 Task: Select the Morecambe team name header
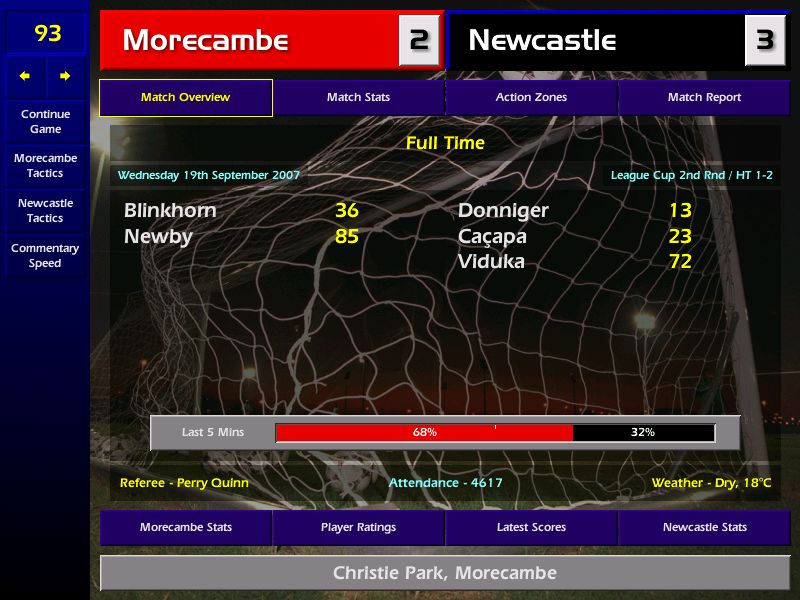click(x=205, y=41)
